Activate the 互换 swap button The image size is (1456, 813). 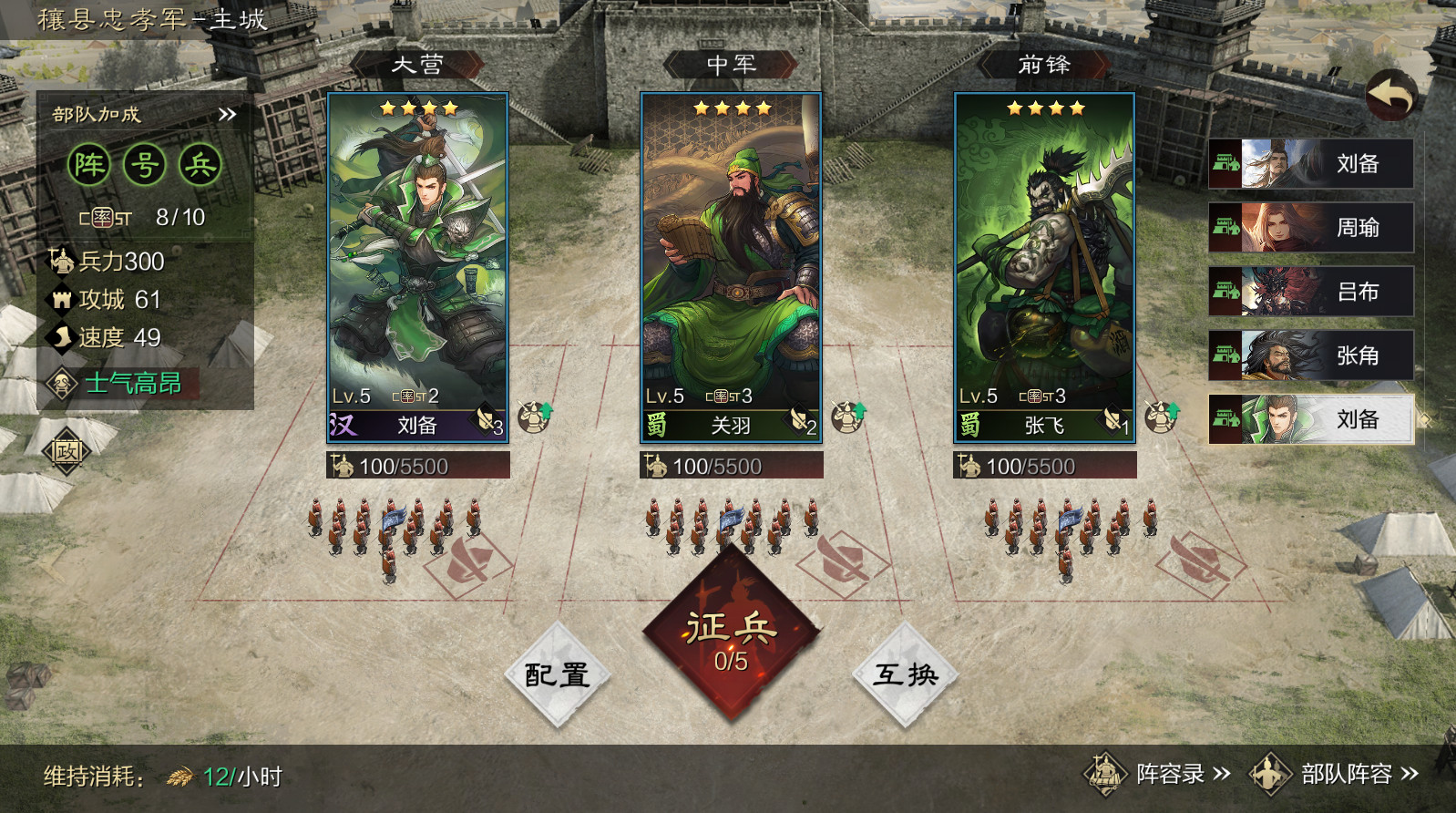(905, 675)
